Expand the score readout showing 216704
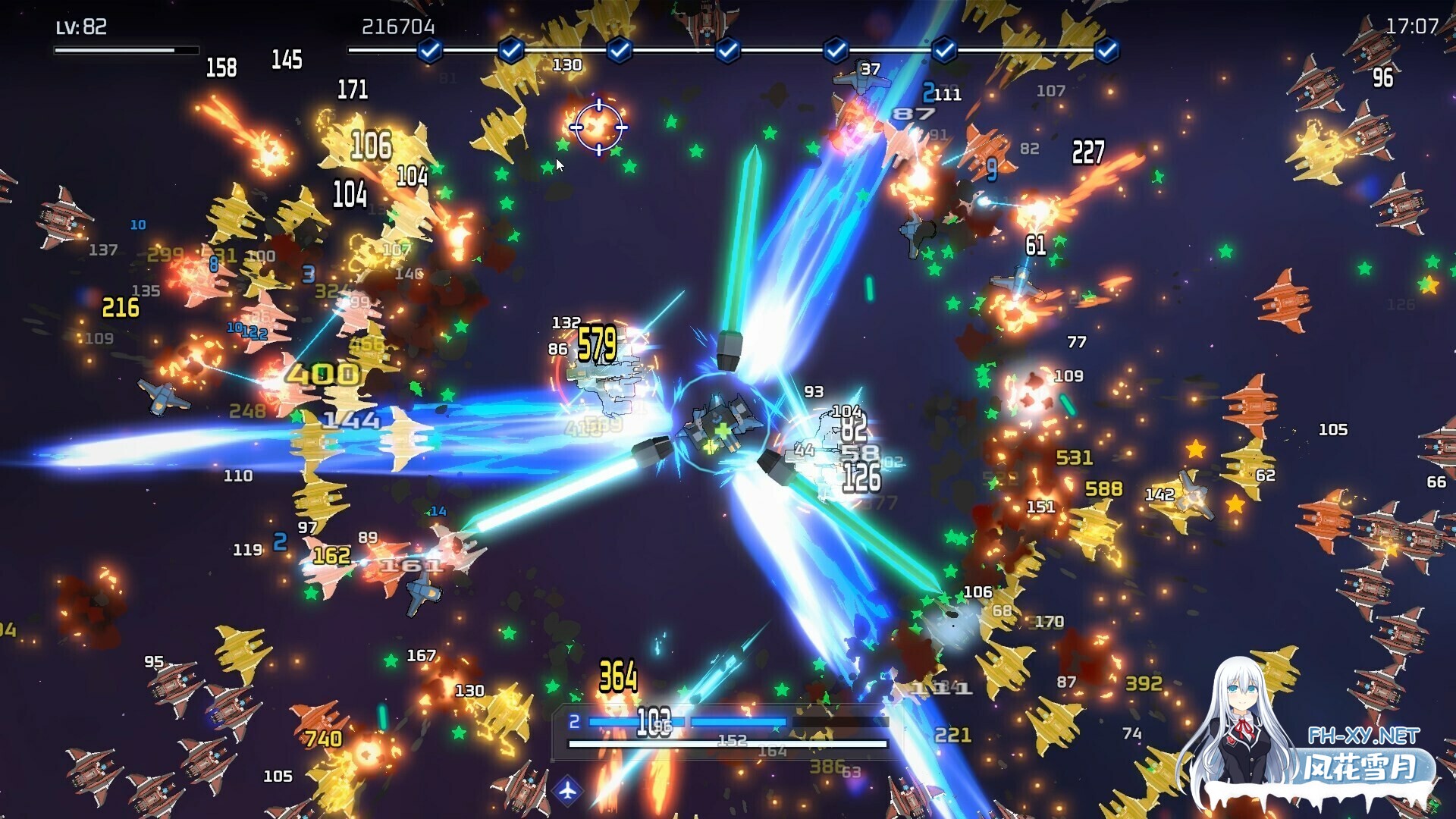1456x819 pixels. coord(397,25)
